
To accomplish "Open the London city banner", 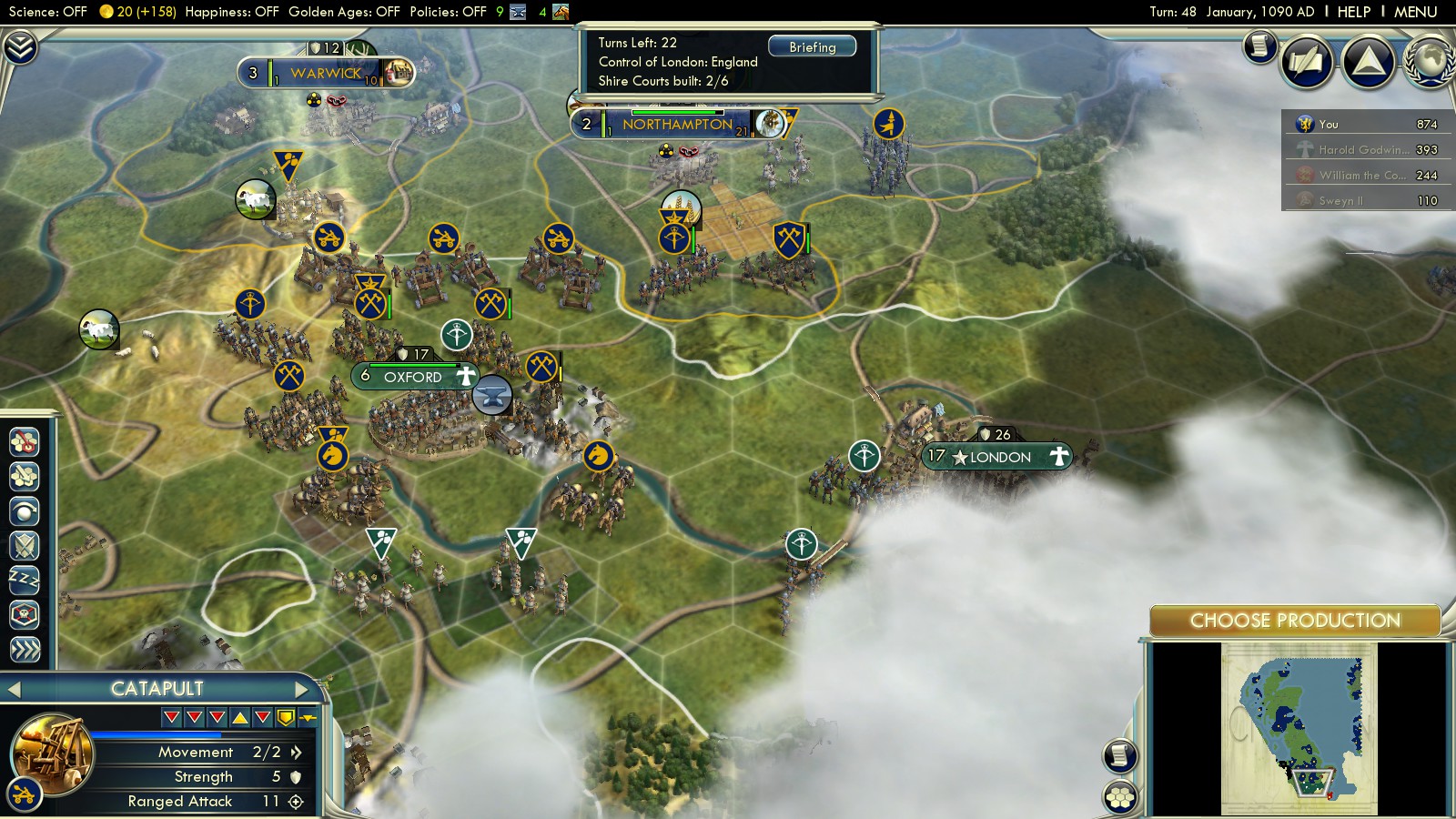I will [x=998, y=457].
